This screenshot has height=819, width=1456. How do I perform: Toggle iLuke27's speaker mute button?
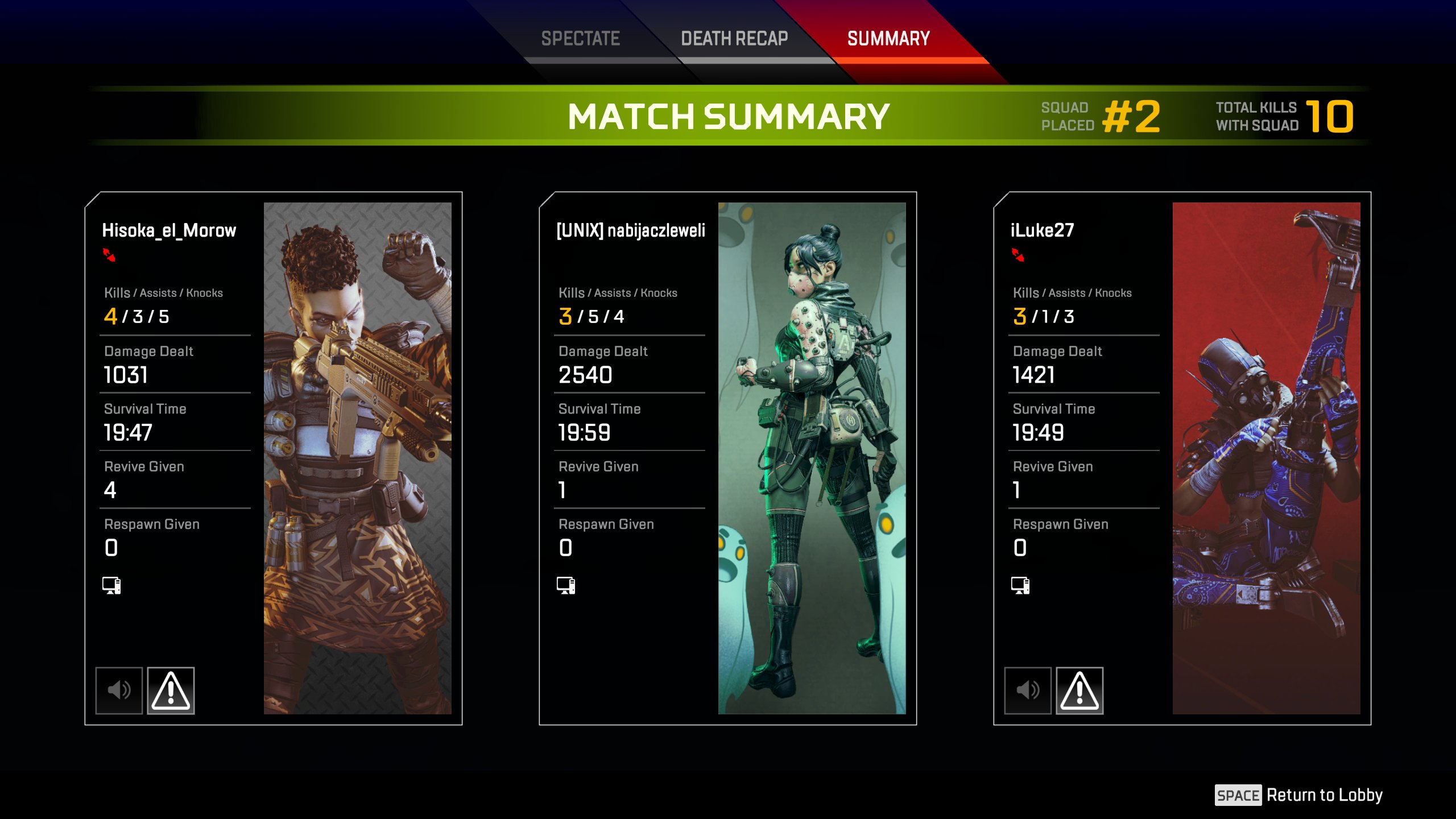[x=1028, y=690]
